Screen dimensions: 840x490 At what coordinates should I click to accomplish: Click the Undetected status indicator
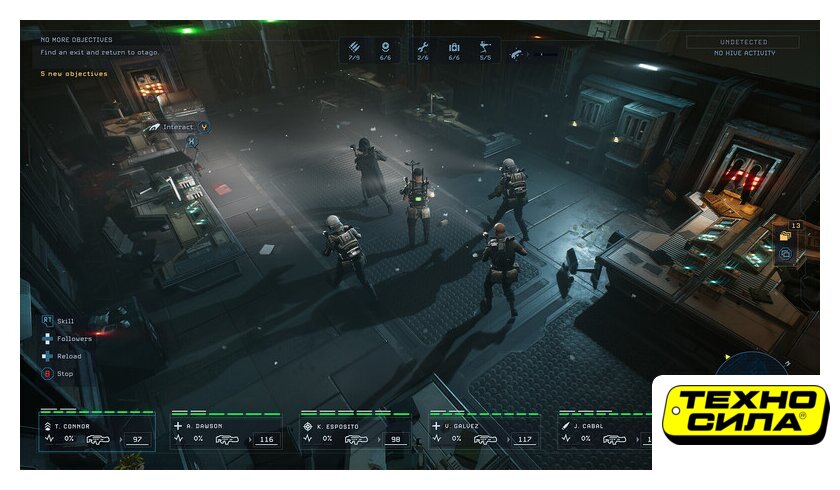pos(742,42)
